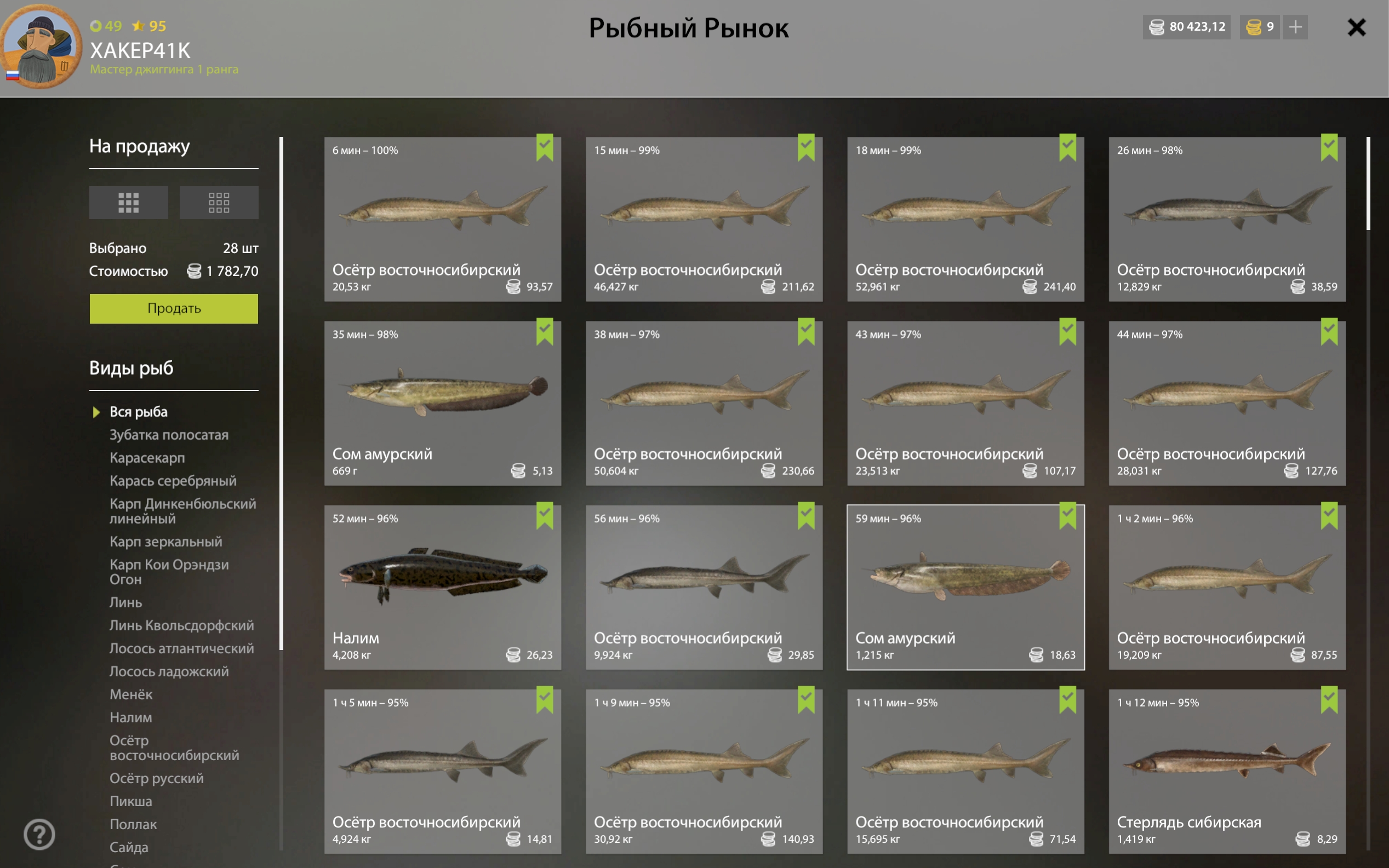Filter list to Лосось атлантический

tap(181, 648)
